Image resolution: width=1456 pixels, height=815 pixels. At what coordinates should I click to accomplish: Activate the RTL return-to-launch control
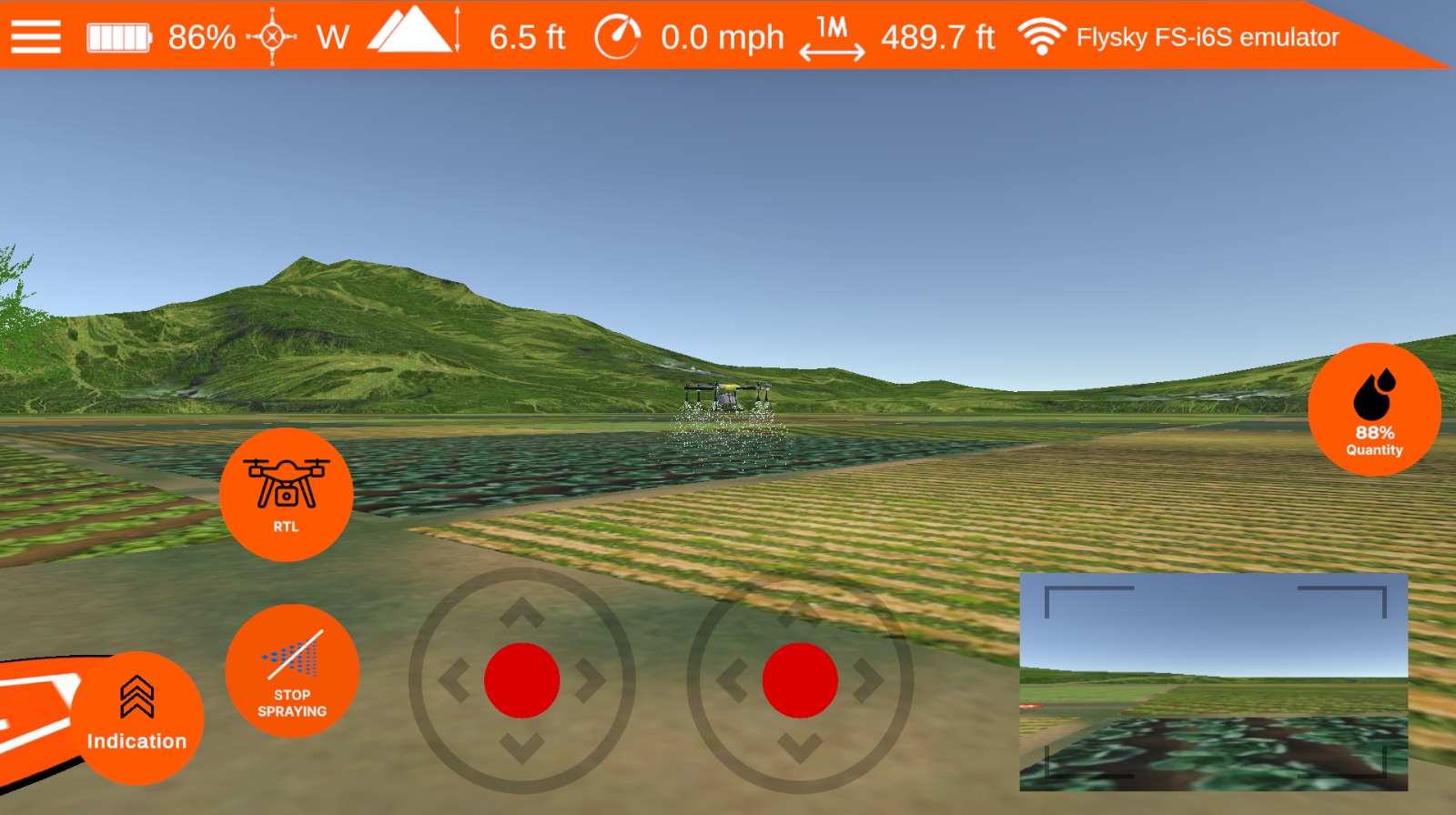coord(286,494)
